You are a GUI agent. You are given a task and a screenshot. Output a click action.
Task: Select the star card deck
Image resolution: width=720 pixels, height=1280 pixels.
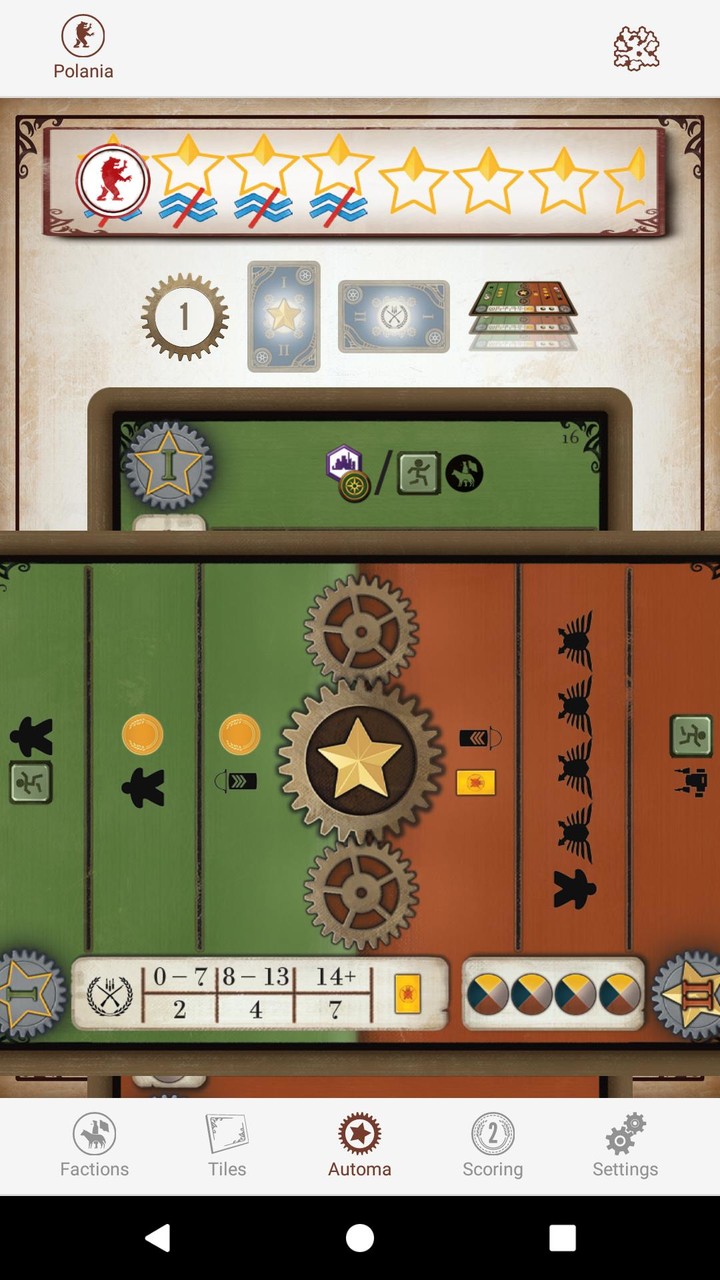tap(284, 316)
